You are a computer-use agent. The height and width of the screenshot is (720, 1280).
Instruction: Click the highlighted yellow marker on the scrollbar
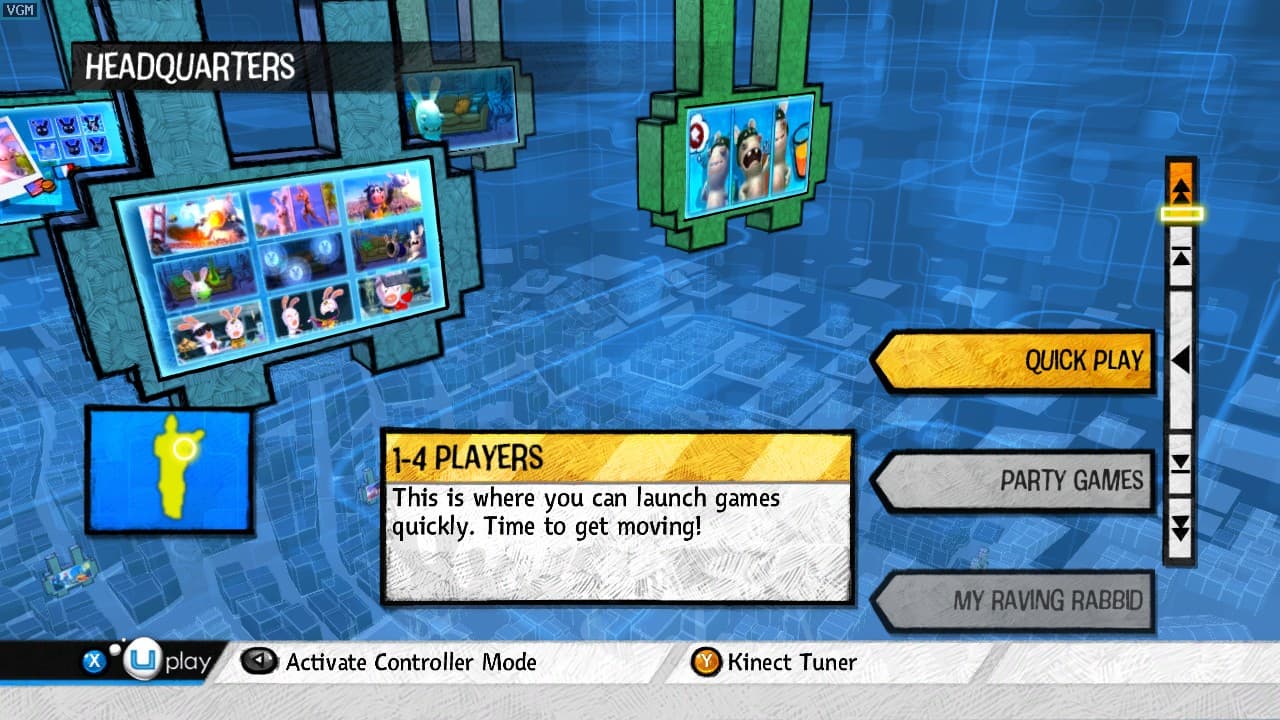click(x=1182, y=215)
